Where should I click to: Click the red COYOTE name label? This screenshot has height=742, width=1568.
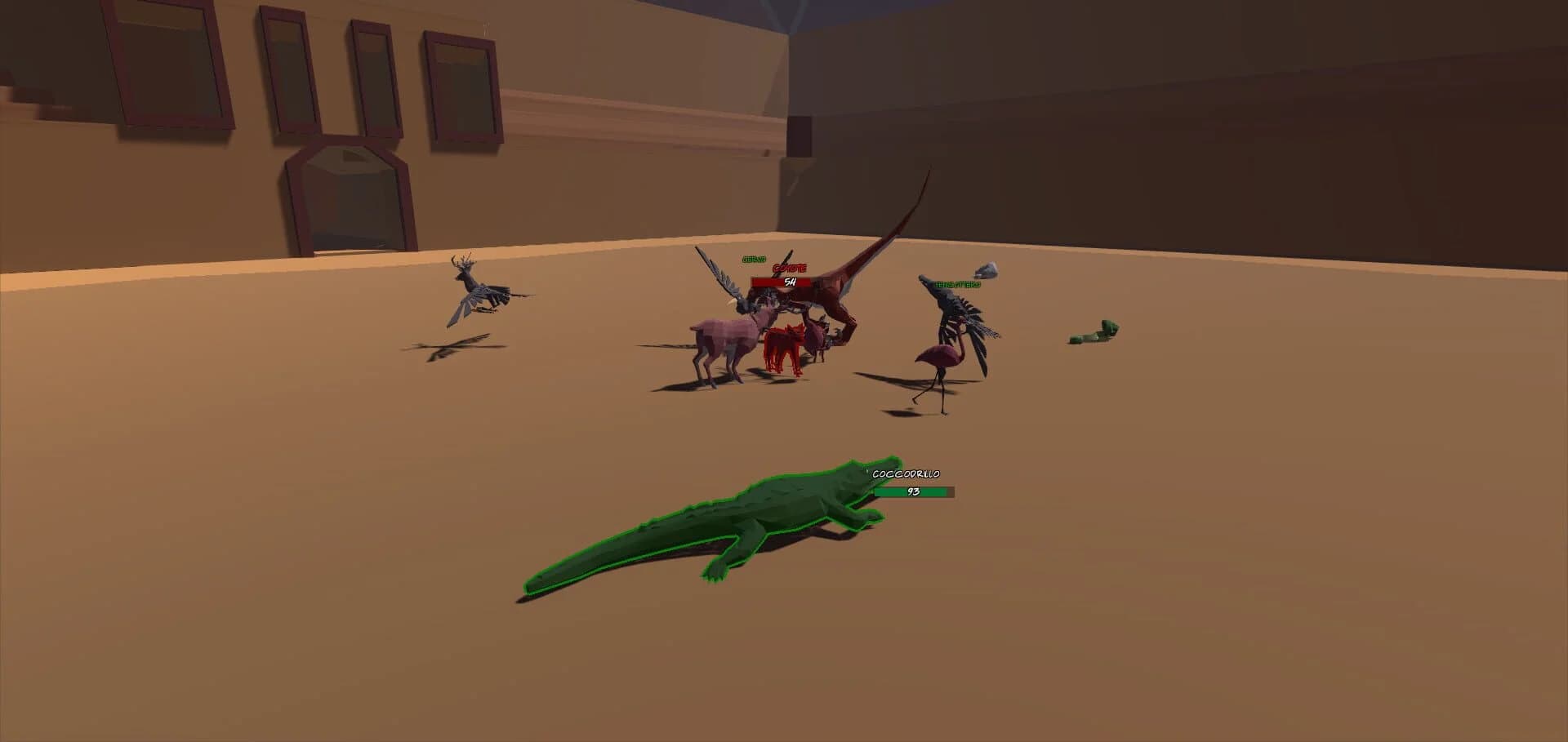point(788,267)
